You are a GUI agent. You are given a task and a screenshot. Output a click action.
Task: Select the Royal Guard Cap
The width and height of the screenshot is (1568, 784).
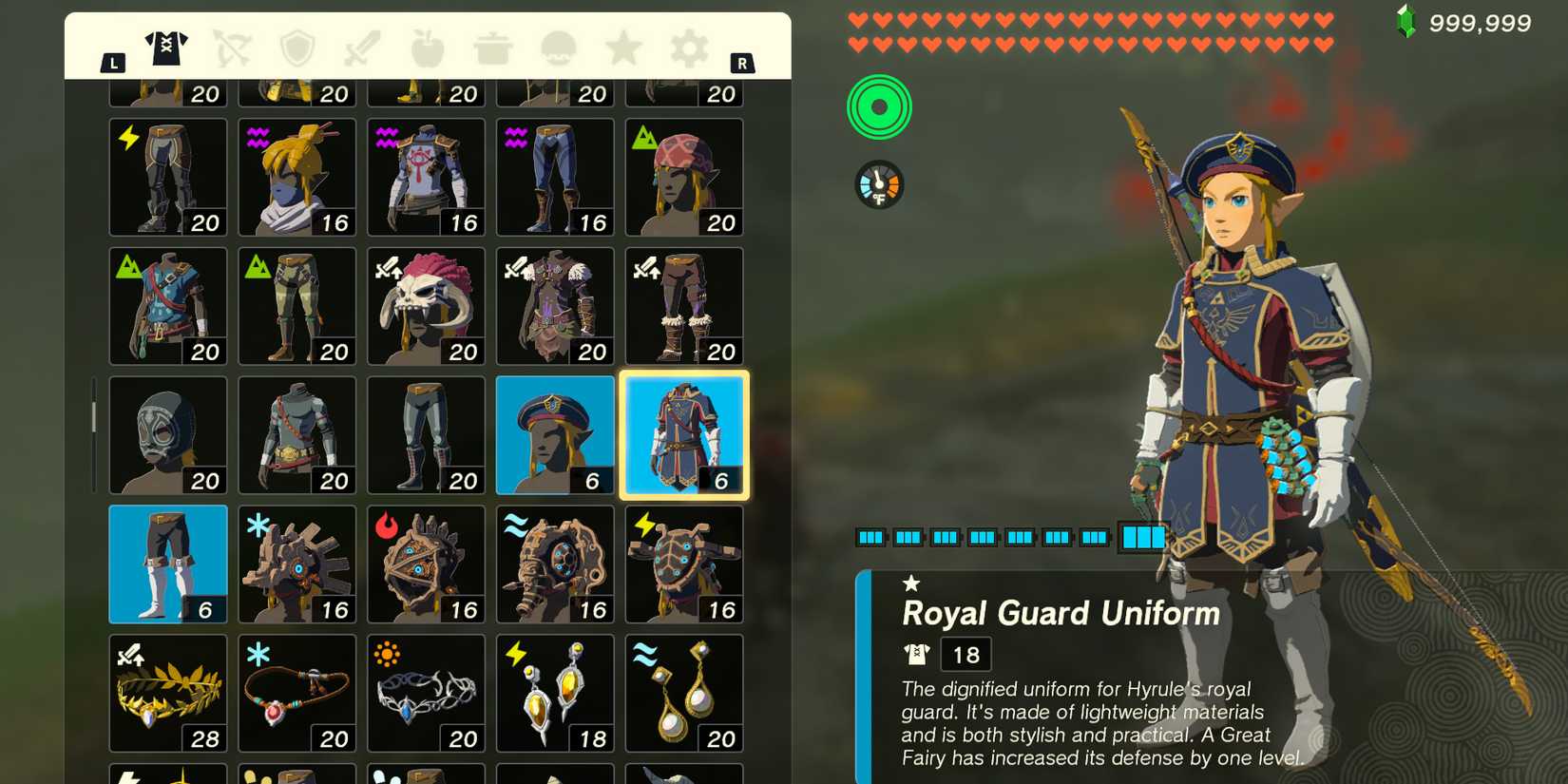[554, 434]
